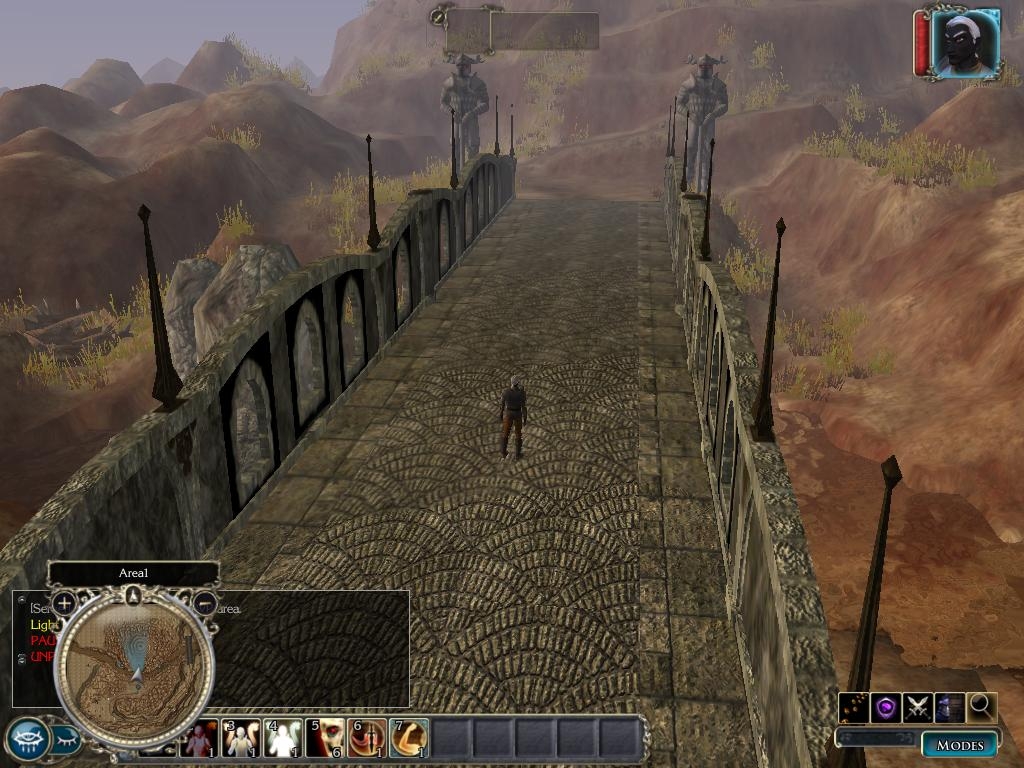Screen dimensions: 1024x768
Task: Click the magnifying glass icon
Action: (982, 708)
